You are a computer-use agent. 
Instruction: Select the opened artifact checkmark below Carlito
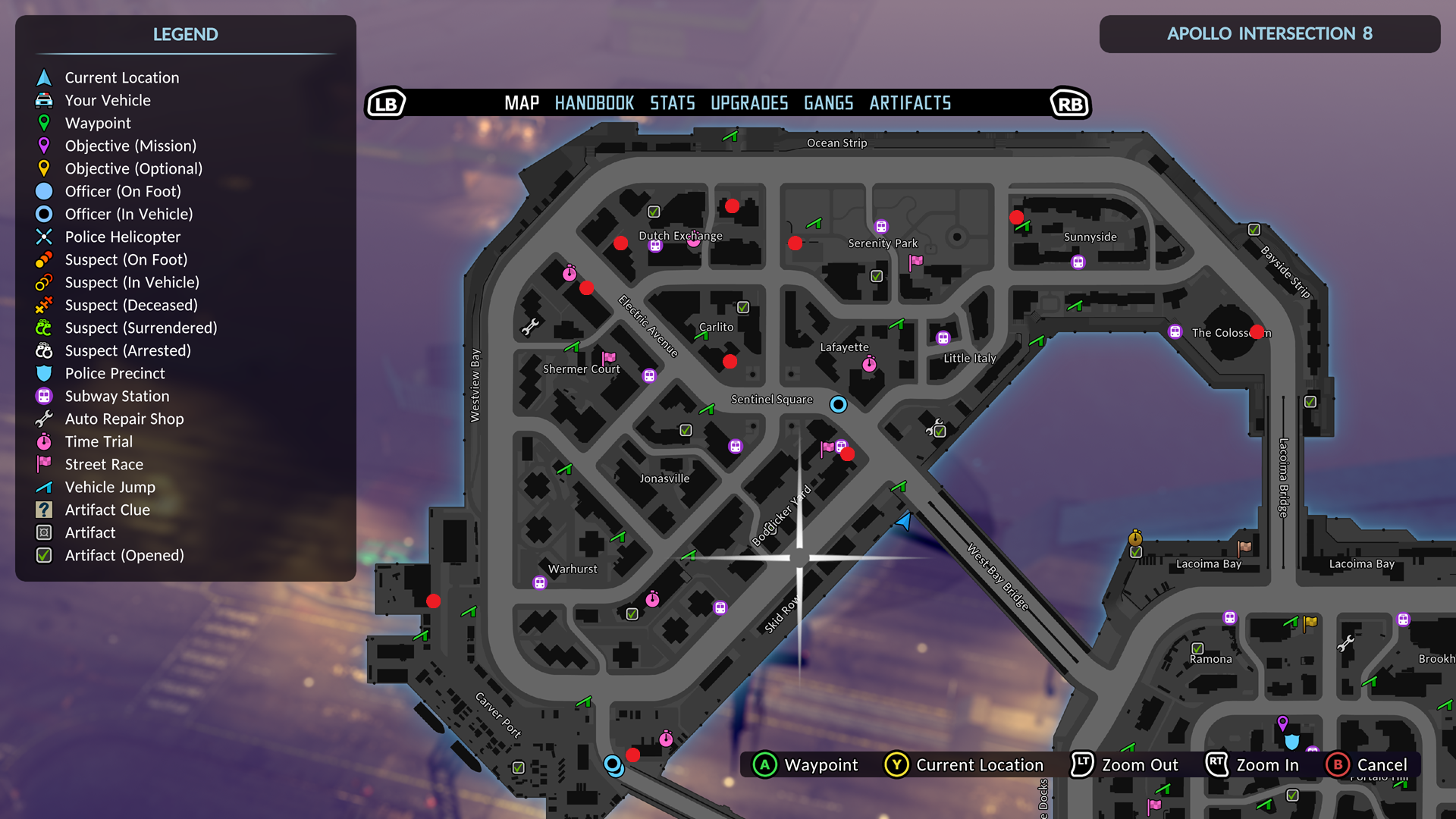[x=685, y=429]
